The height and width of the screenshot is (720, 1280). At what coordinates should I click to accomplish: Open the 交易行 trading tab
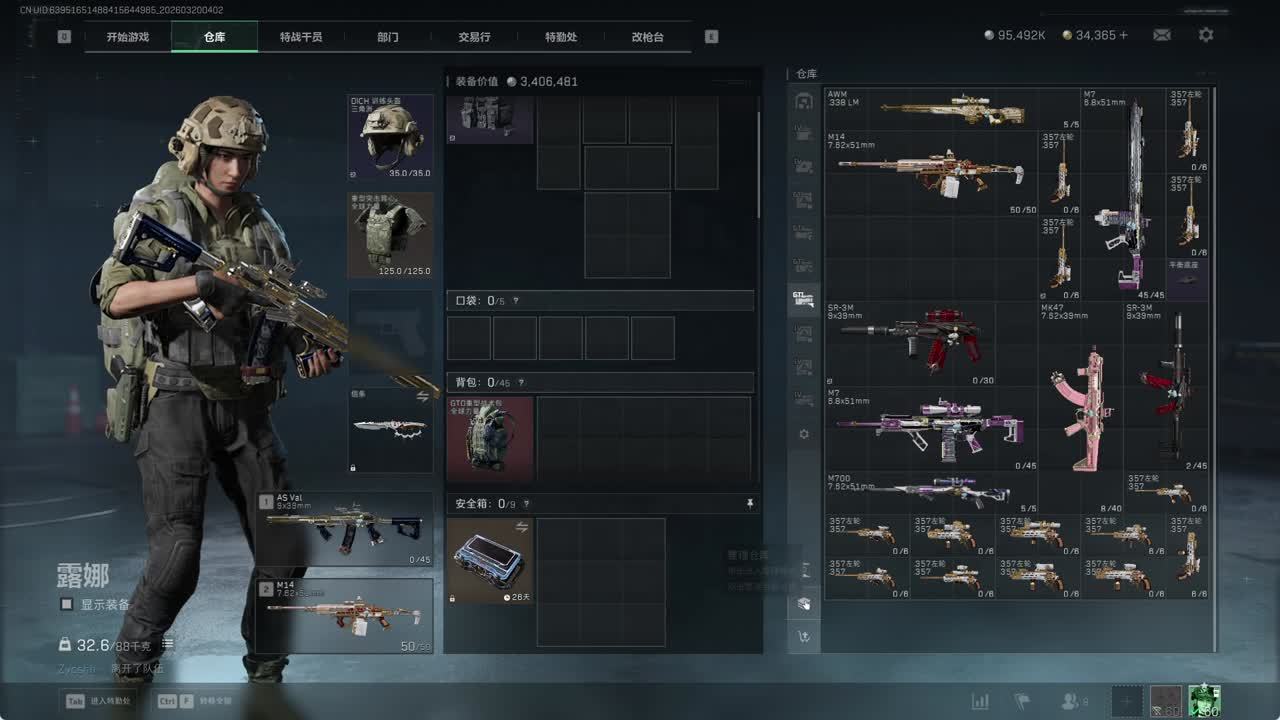(474, 37)
